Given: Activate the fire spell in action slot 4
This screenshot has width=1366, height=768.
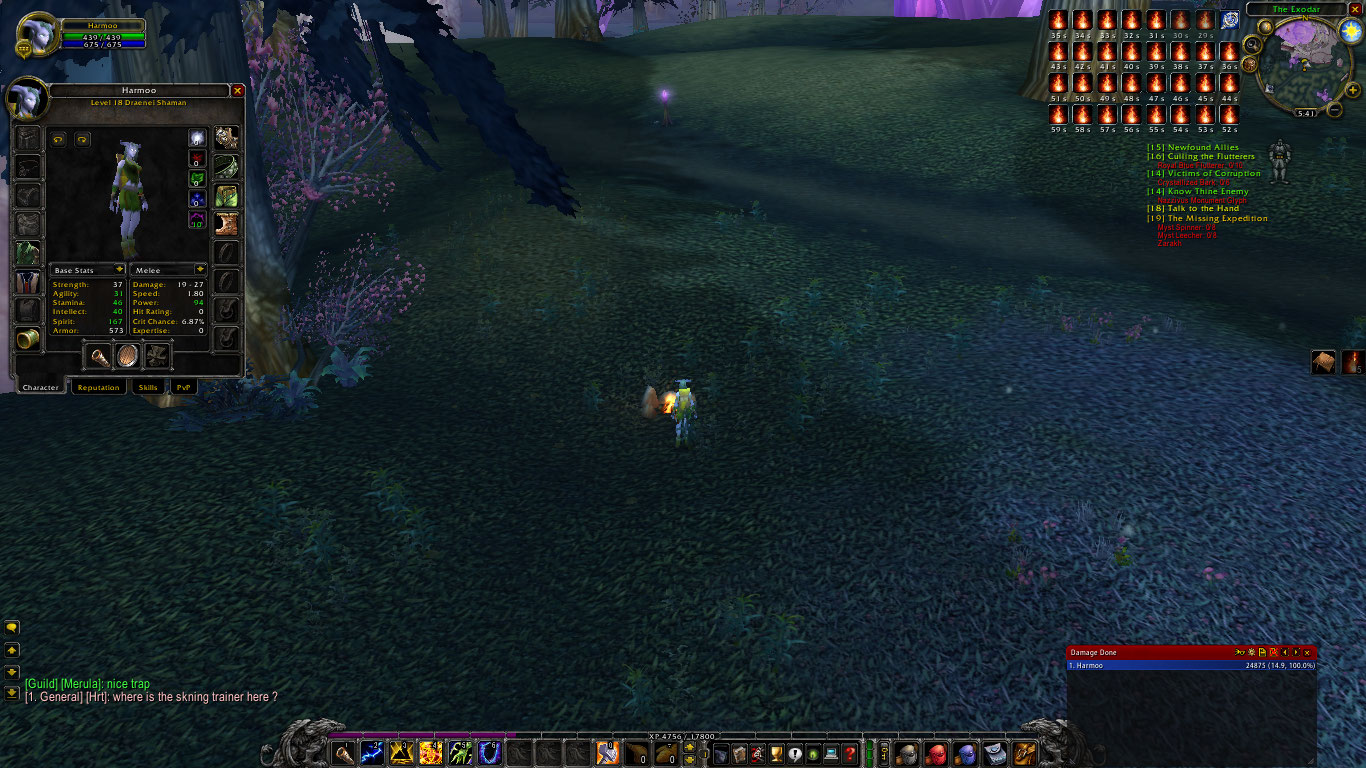Looking at the screenshot, I should click(x=432, y=755).
